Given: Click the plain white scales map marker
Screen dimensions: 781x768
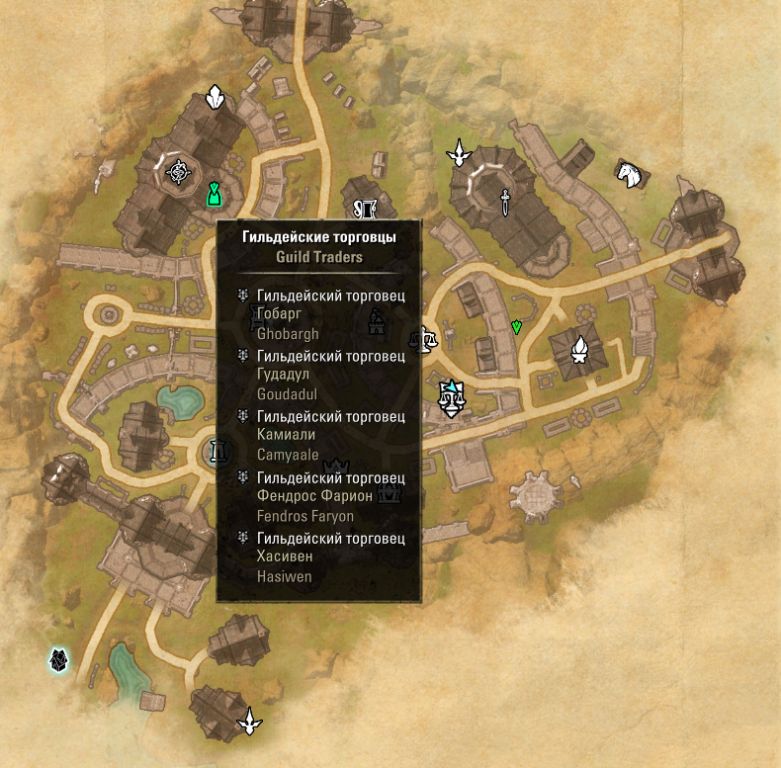Looking at the screenshot, I should coord(428,340).
